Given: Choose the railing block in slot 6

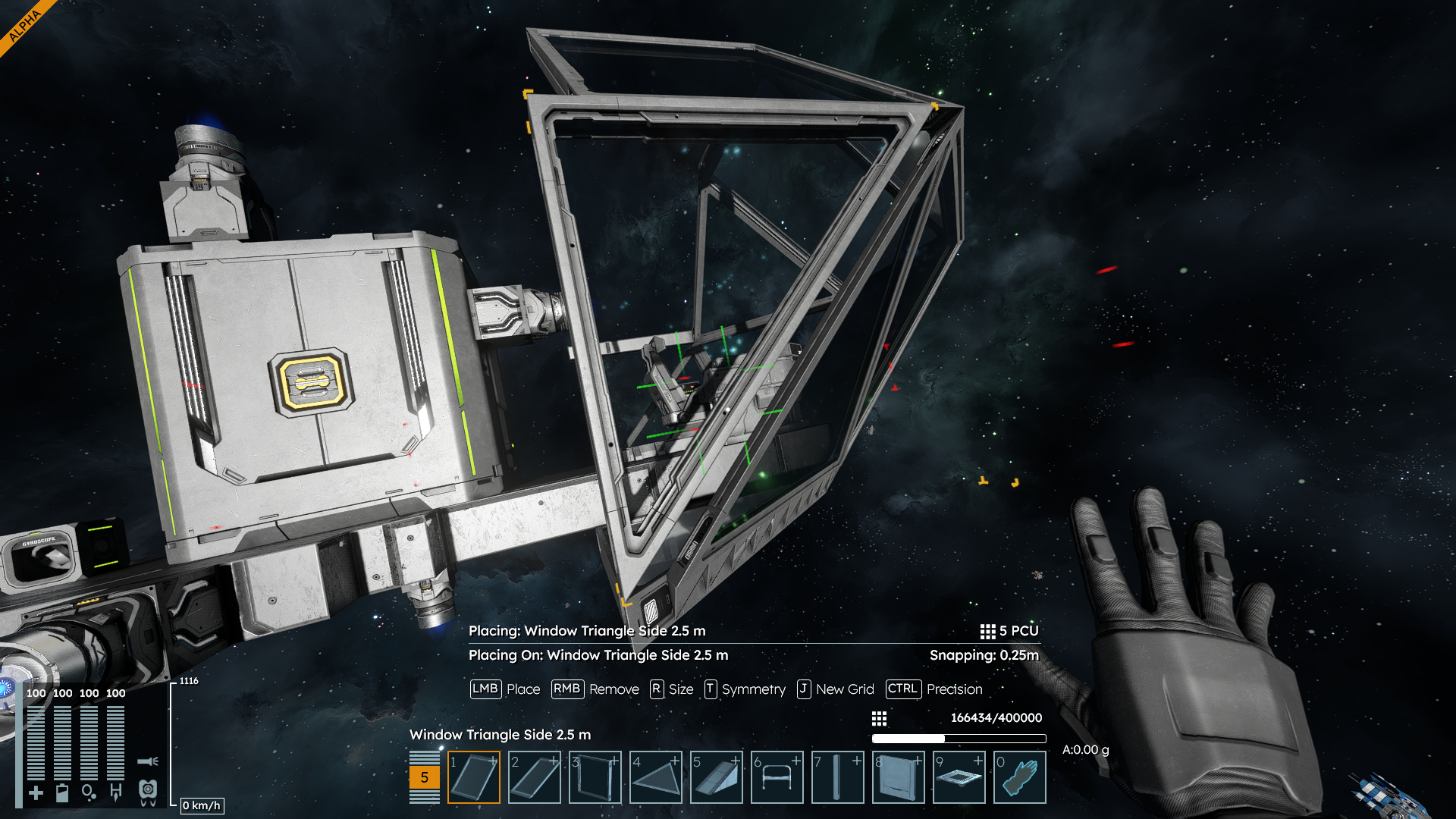Looking at the screenshot, I should pyautogui.click(x=777, y=777).
